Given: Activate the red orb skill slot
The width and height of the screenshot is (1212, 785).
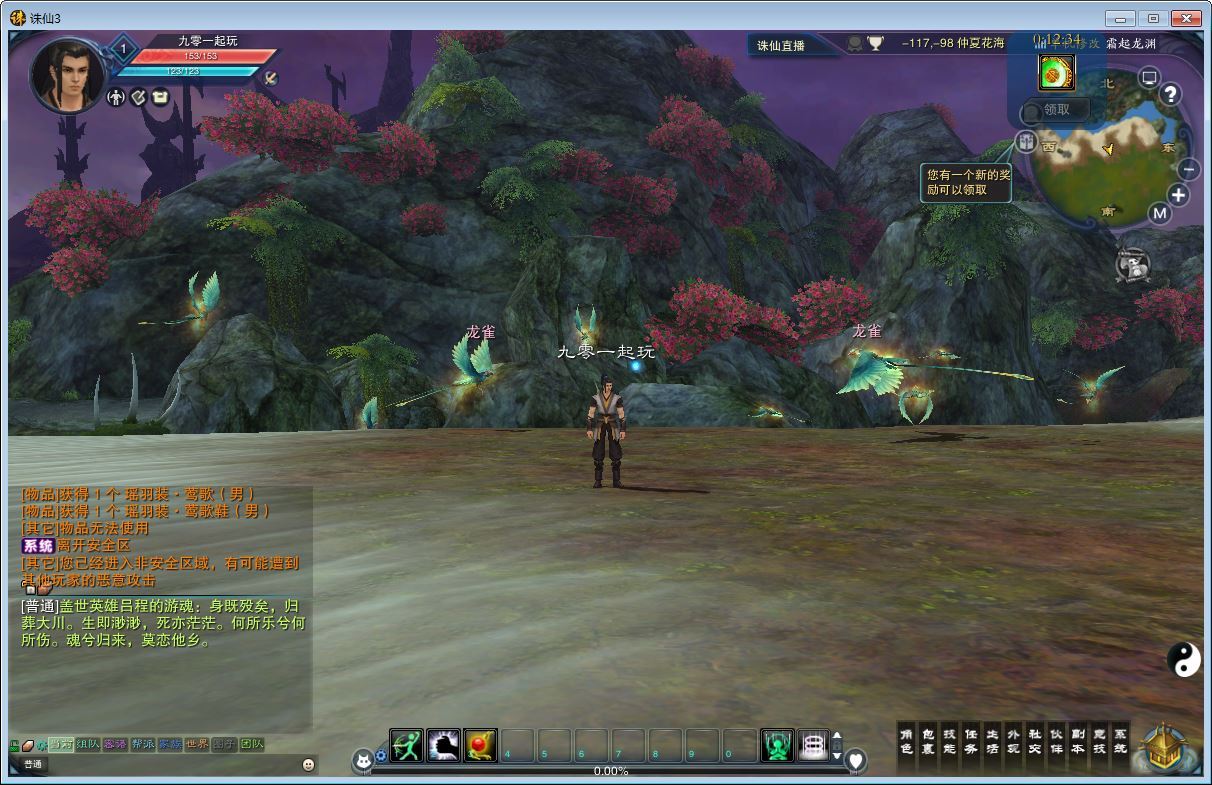Looking at the screenshot, I should pyautogui.click(x=480, y=745).
